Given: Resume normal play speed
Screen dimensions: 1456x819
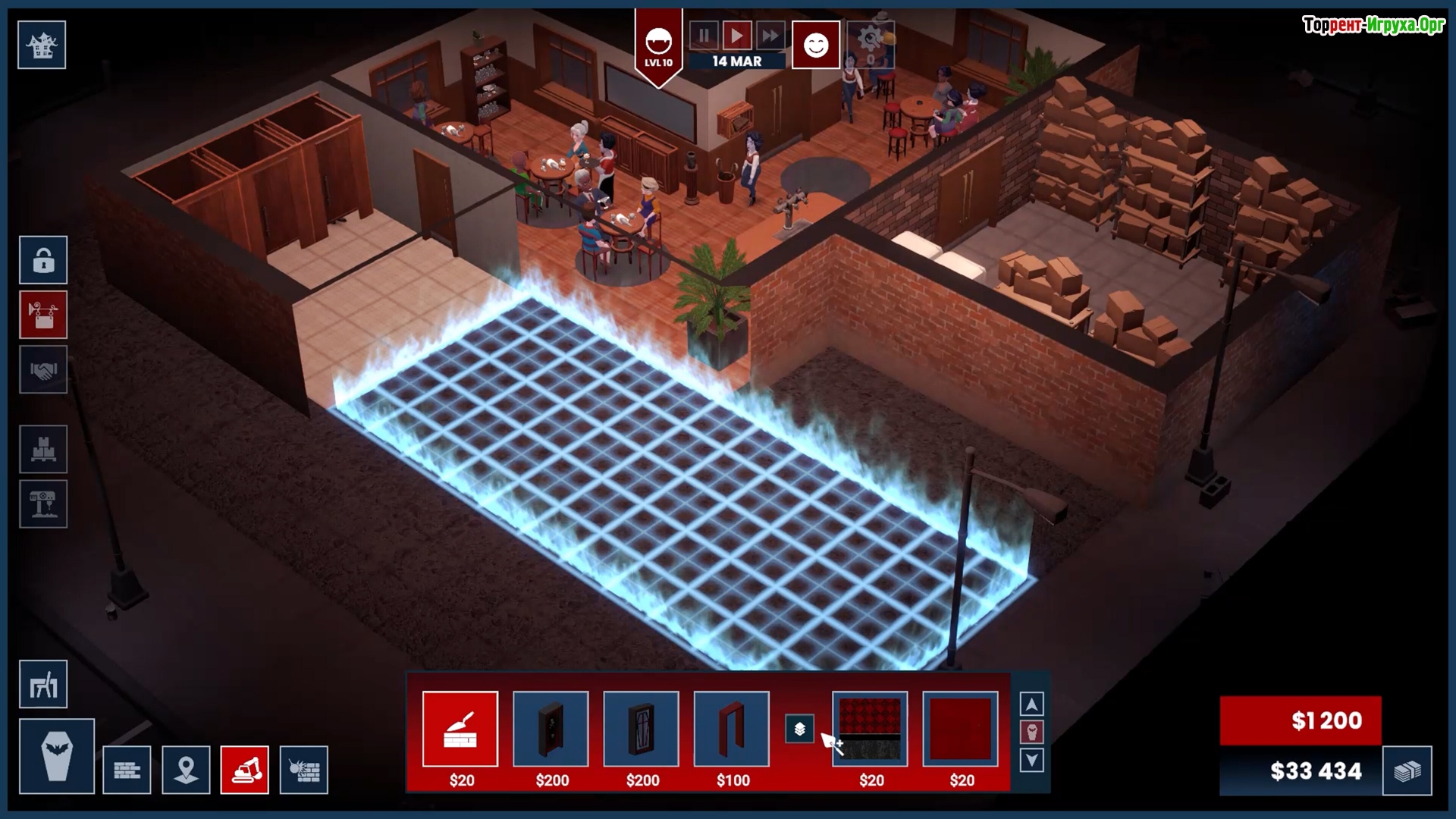Looking at the screenshot, I should coord(736,36).
